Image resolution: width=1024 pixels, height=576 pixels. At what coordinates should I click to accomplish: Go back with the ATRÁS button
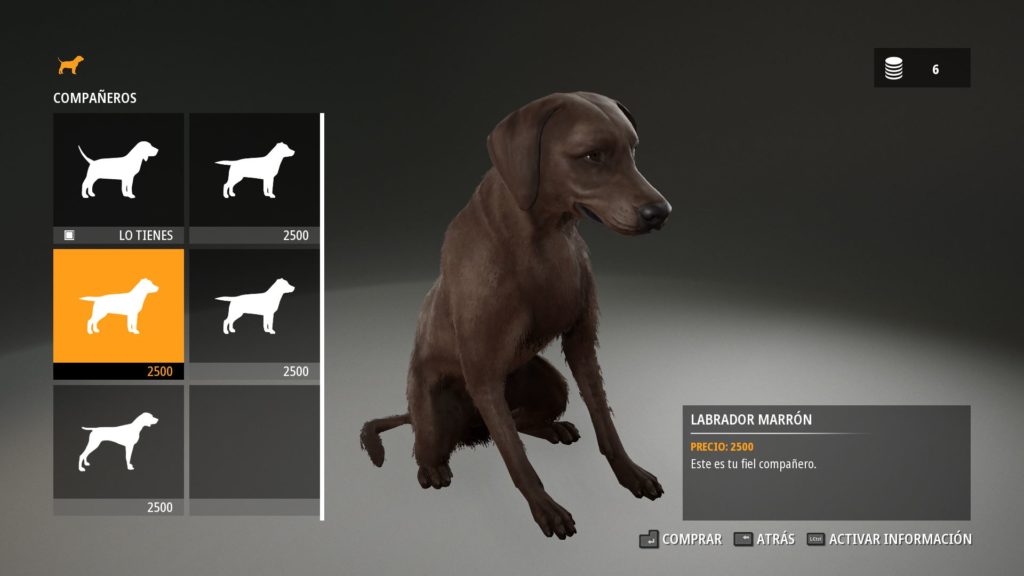click(x=764, y=539)
